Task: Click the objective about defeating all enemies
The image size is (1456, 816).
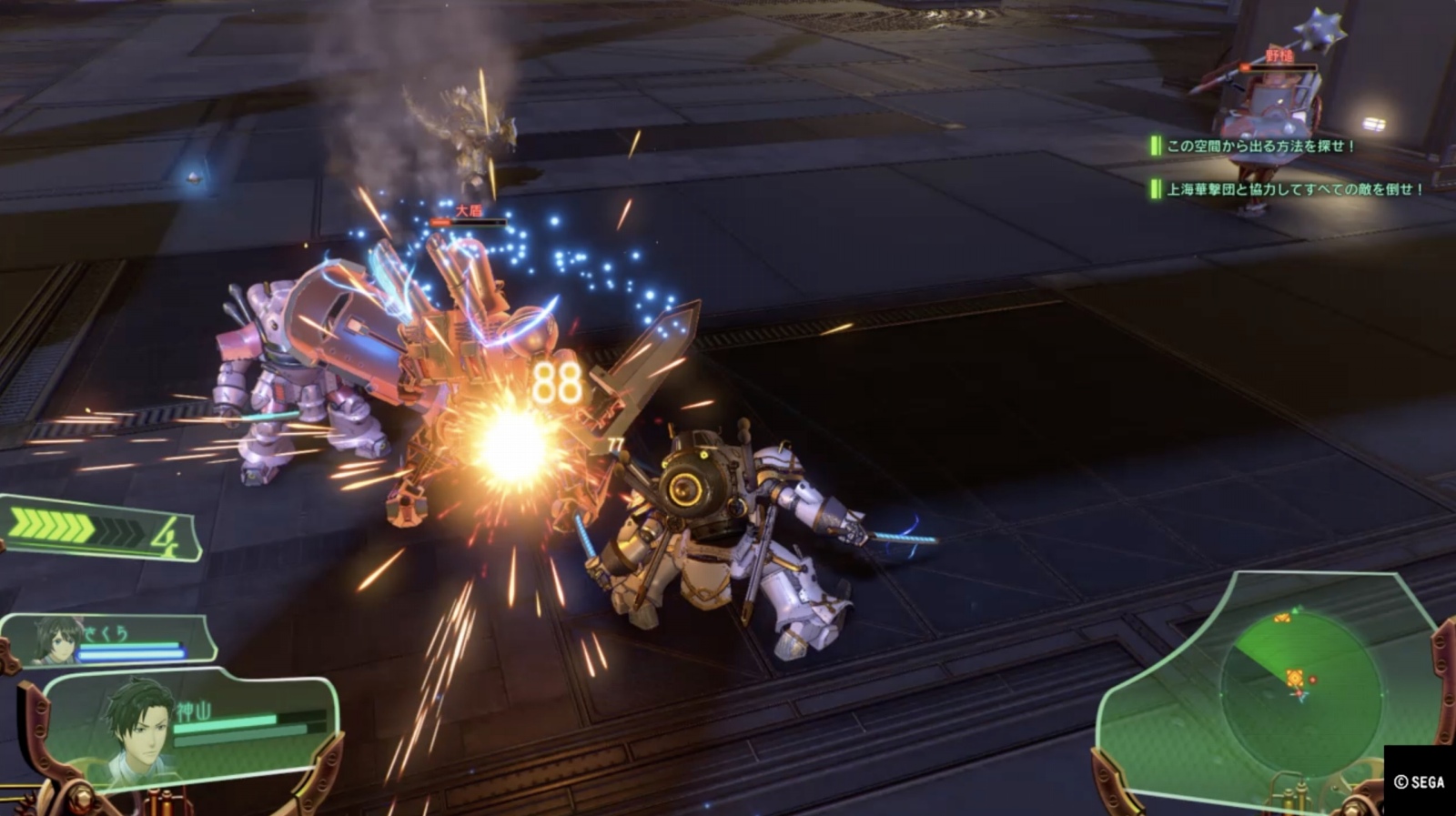Action: coord(1293,189)
